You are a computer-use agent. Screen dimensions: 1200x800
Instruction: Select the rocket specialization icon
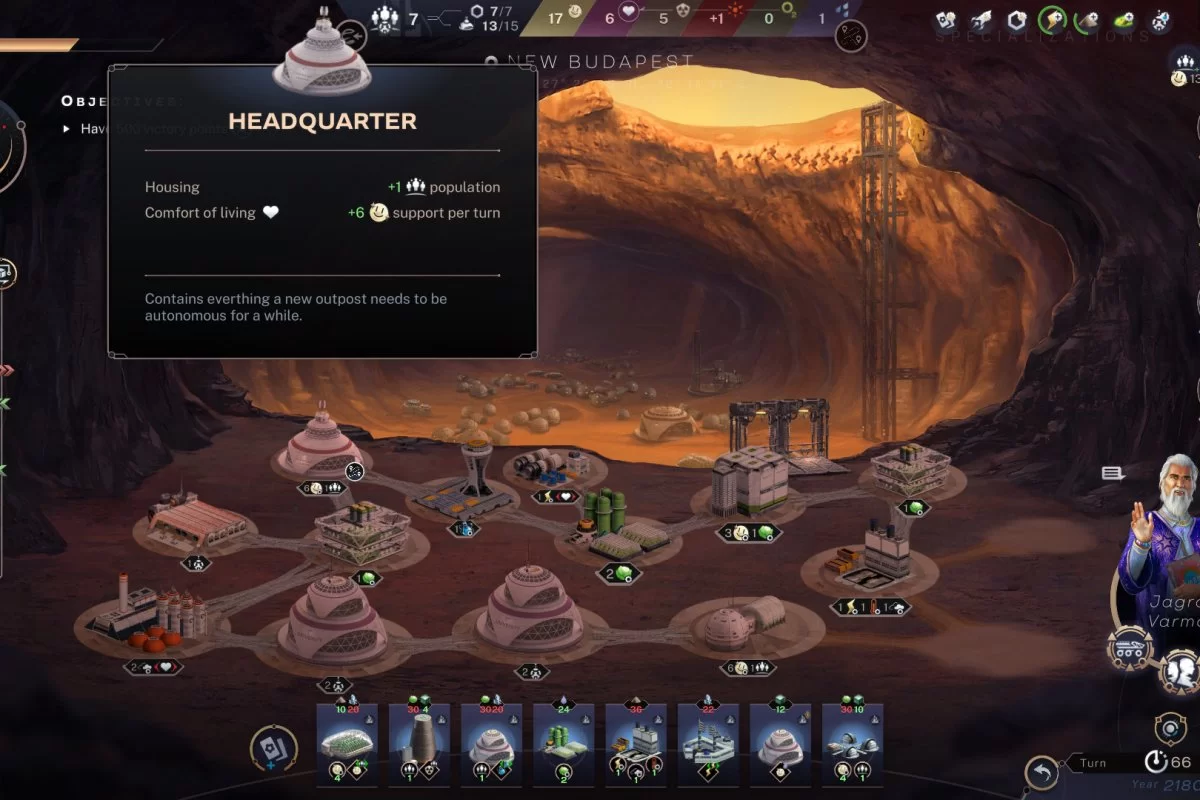982,19
